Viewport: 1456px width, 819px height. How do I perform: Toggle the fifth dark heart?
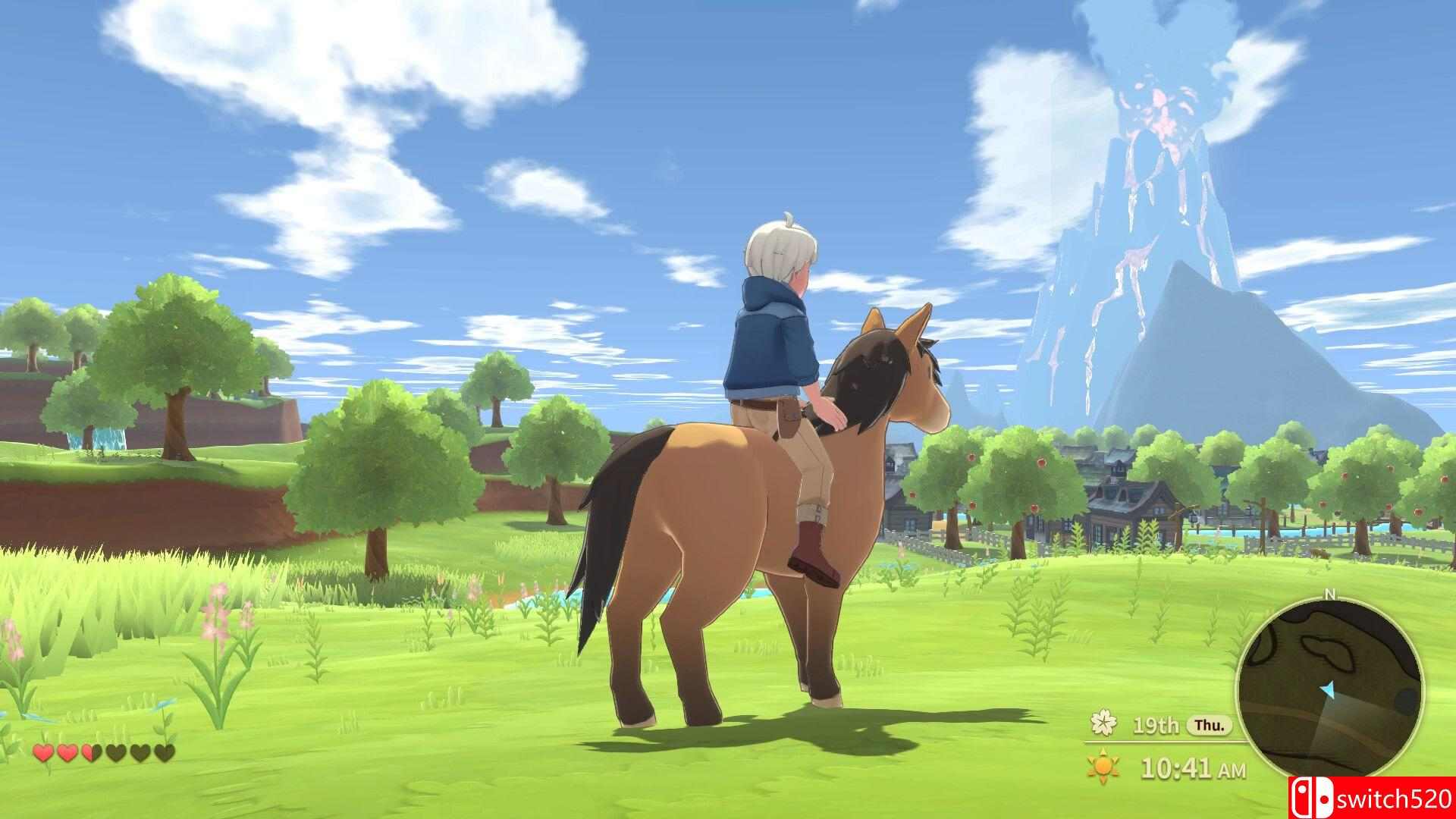pyautogui.click(x=140, y=752)
